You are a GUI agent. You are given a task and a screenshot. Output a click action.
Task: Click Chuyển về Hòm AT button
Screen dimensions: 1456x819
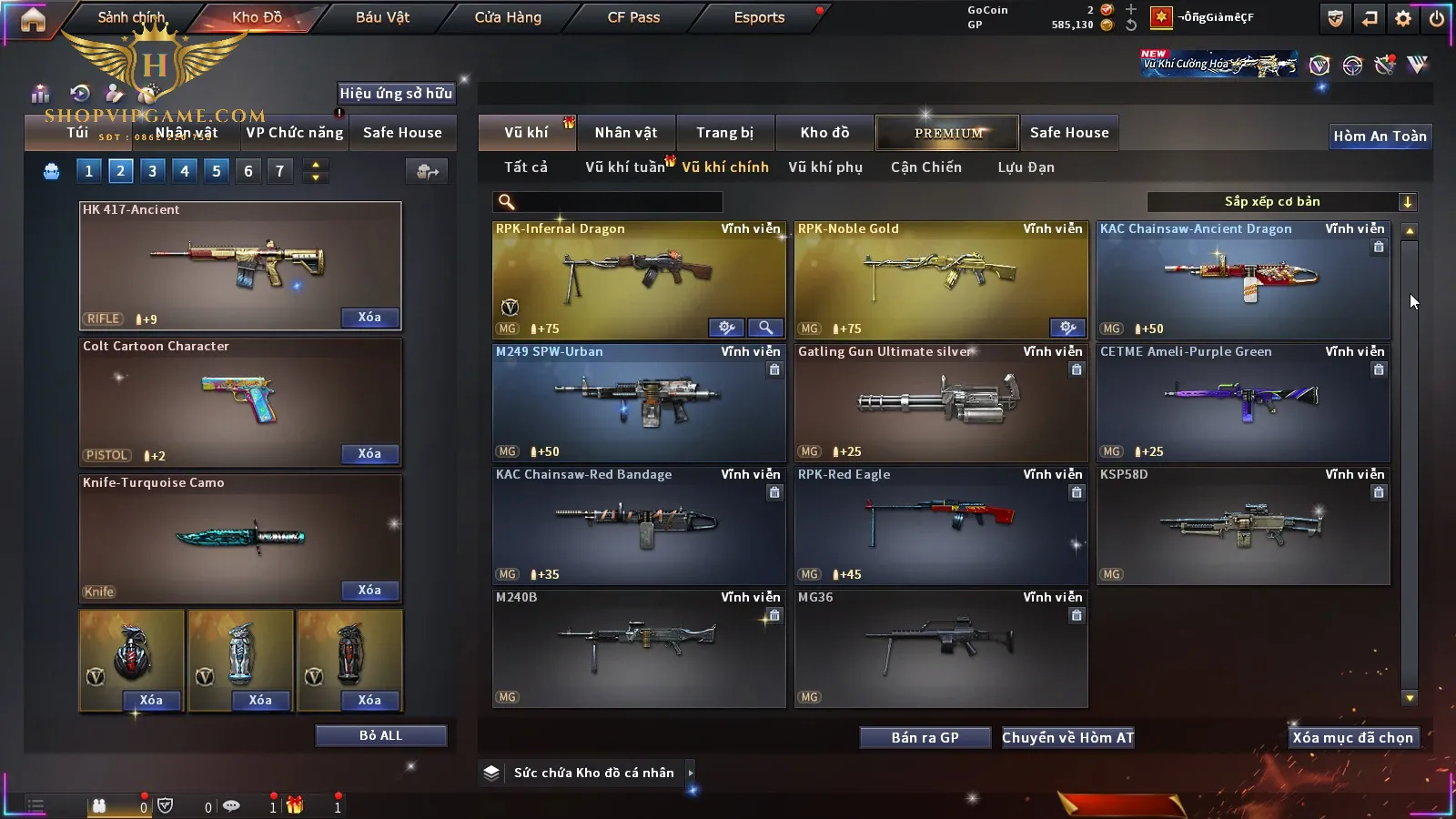click(x=1067, y=738)
